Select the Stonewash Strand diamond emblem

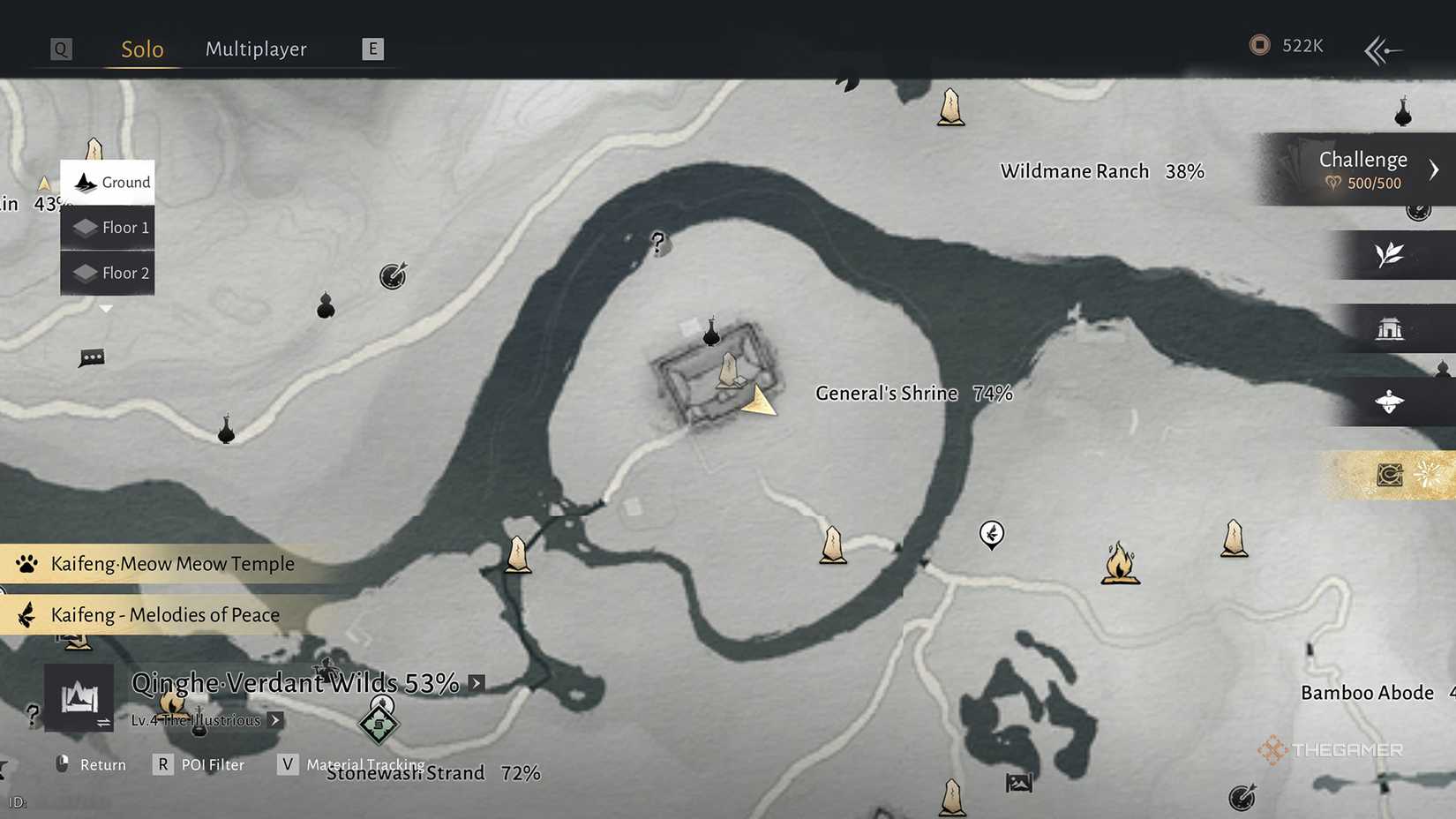(379, 723)
